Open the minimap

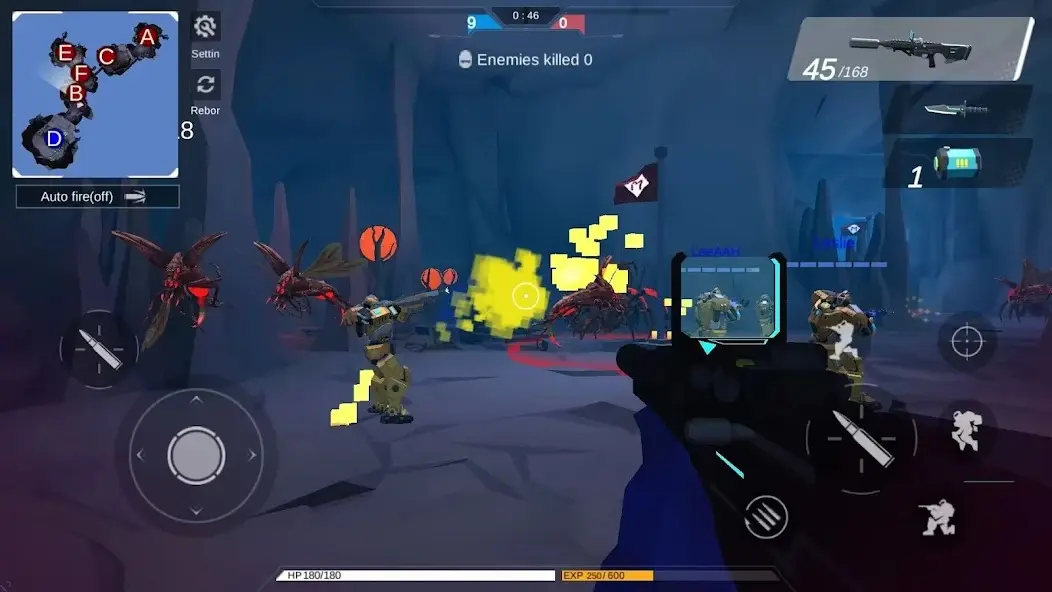coord(95,95)
